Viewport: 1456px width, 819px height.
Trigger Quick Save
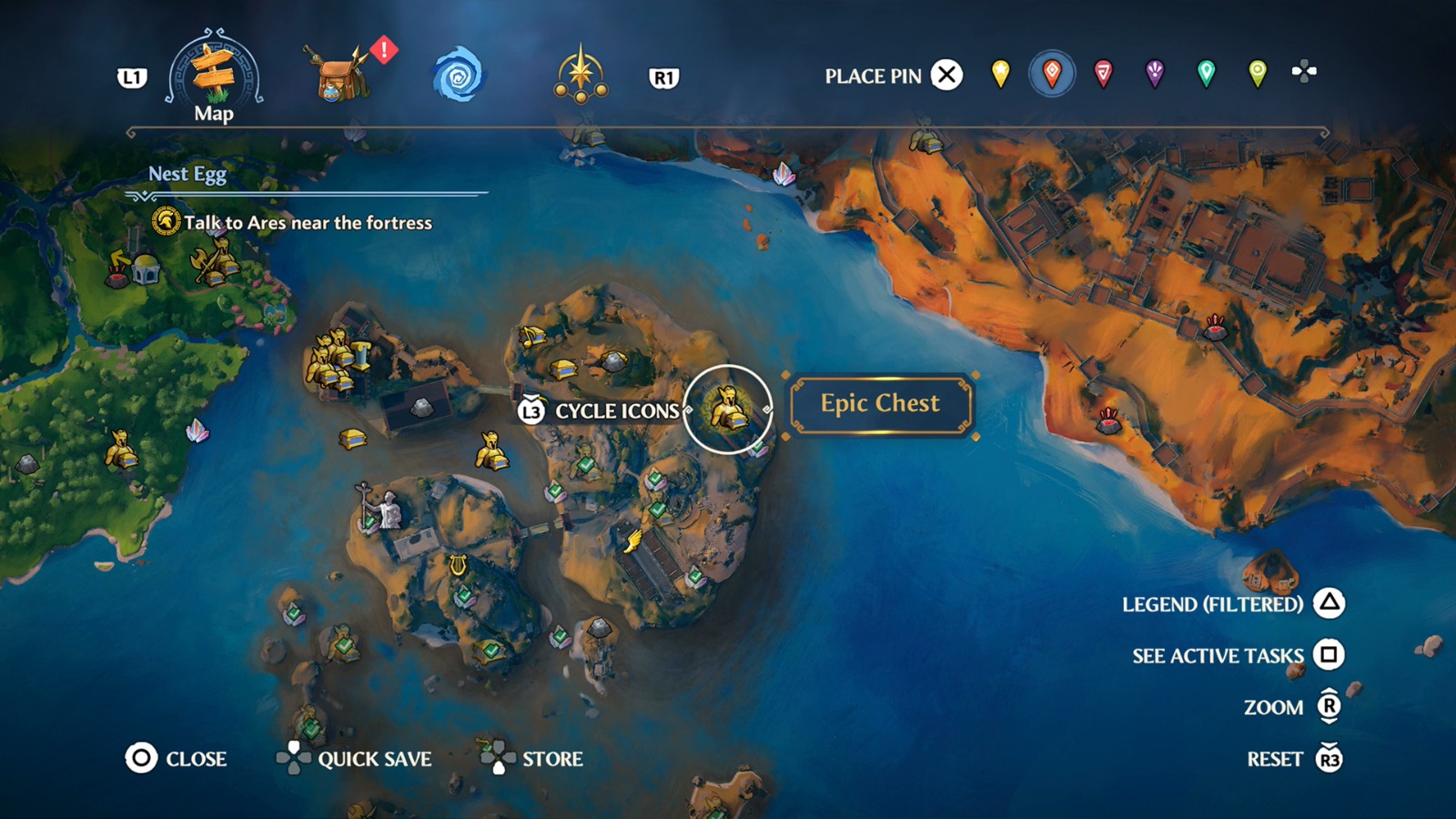pyautogui.click(x=374, y=759)
